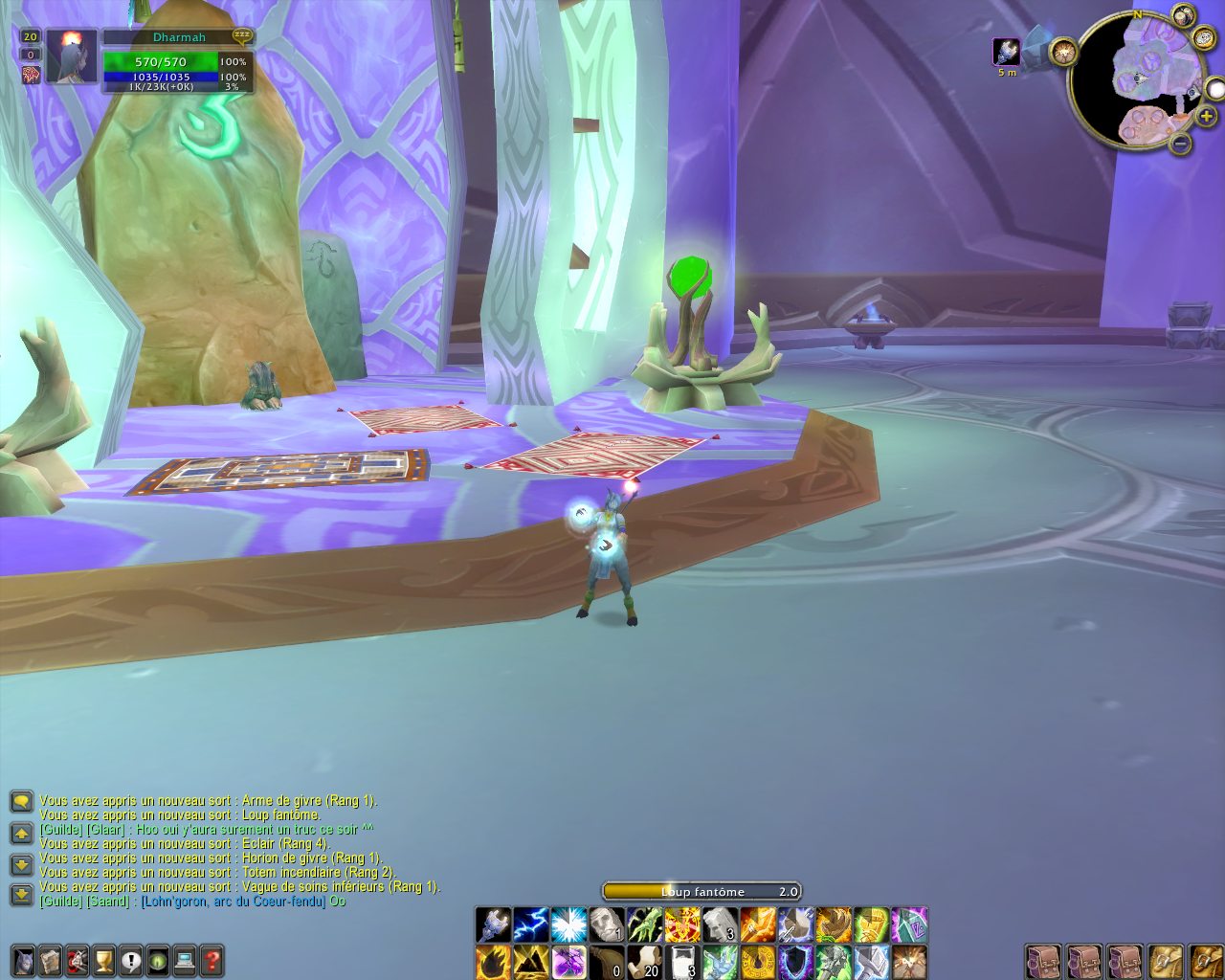
Task: Use the glass of milk item
Action: 682,961
